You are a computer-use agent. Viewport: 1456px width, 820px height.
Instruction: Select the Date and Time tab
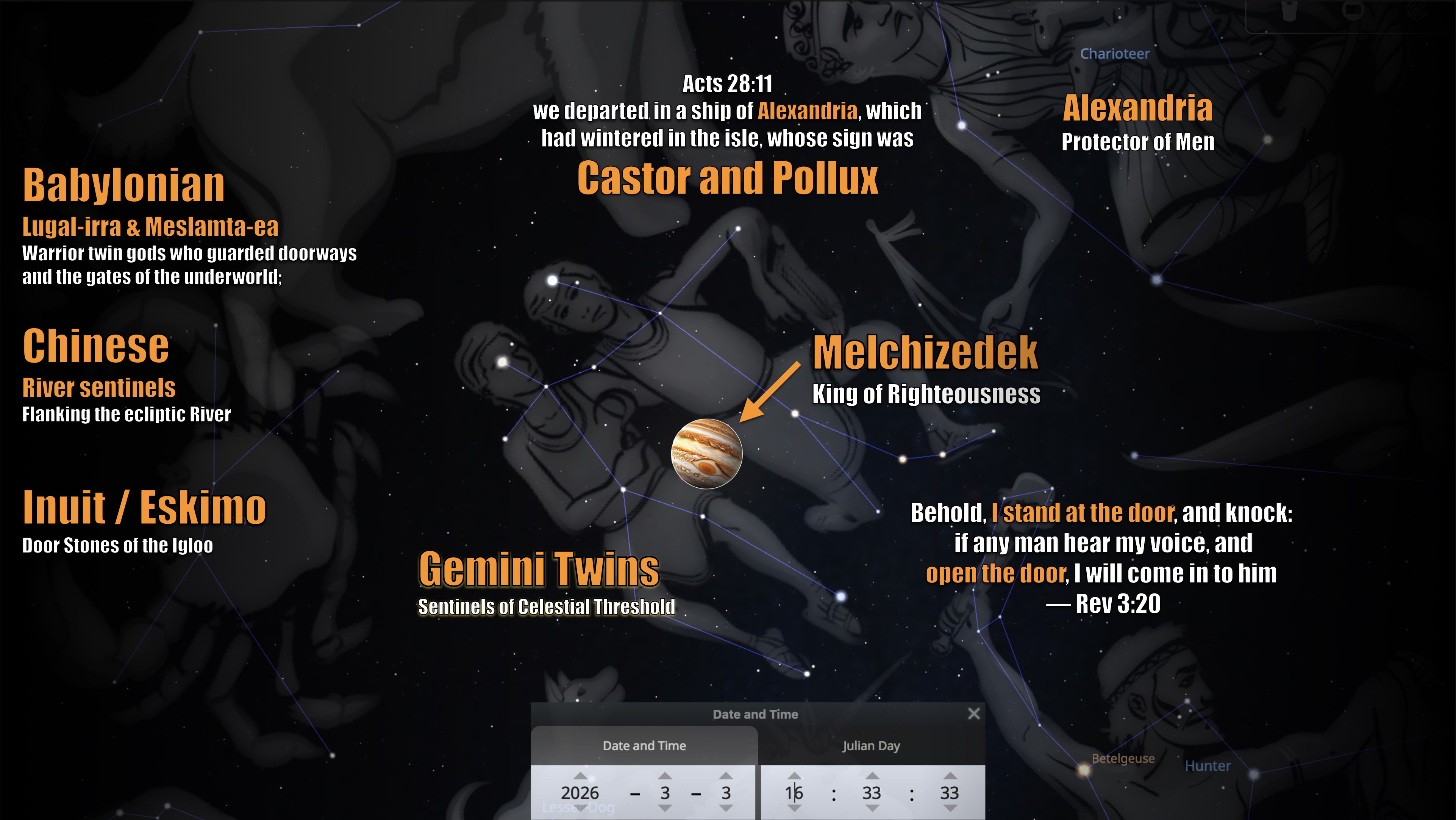coord(644,745)
